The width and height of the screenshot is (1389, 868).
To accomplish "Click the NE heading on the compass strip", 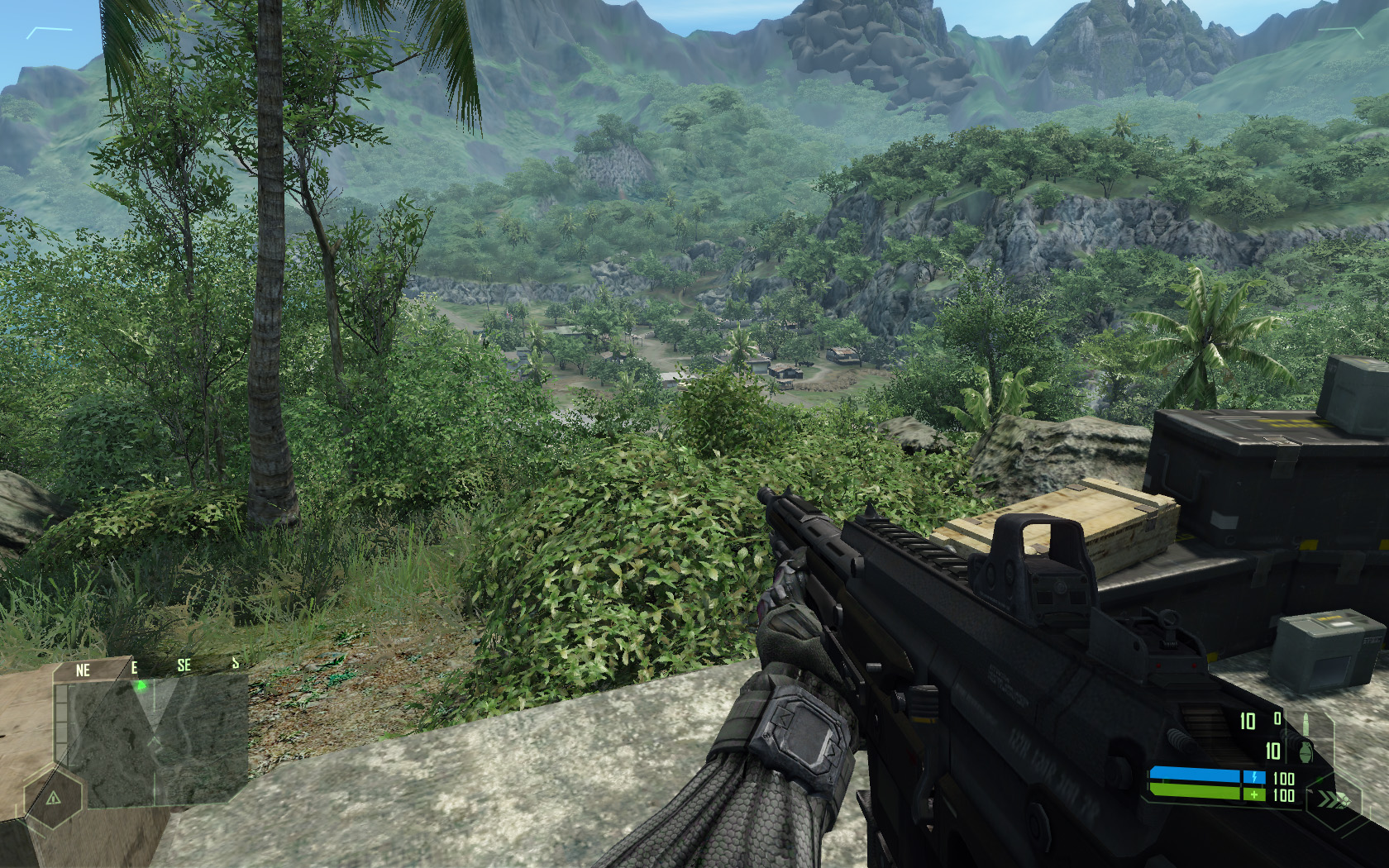I will click(83, 670).
